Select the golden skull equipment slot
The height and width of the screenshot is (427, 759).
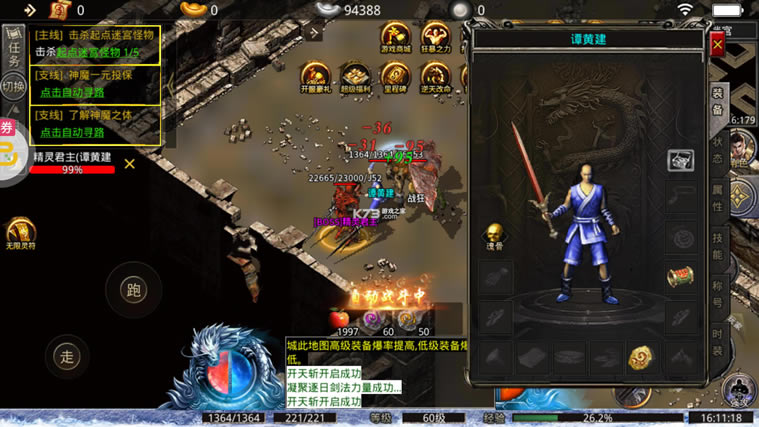tap(495, 232)
